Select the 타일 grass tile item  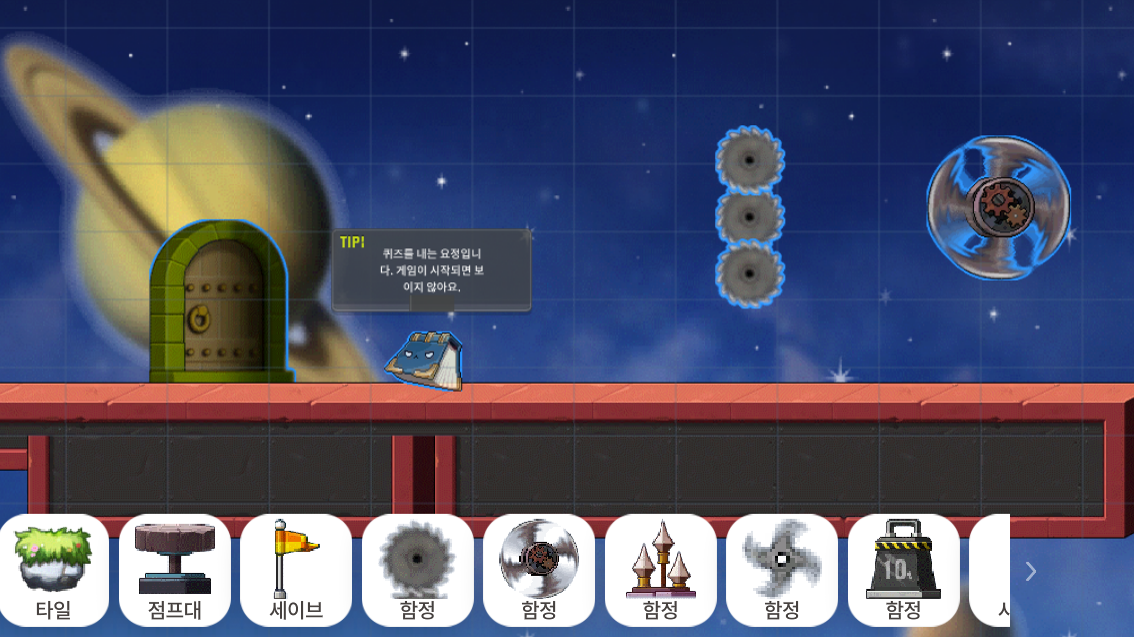pos(54,570)
